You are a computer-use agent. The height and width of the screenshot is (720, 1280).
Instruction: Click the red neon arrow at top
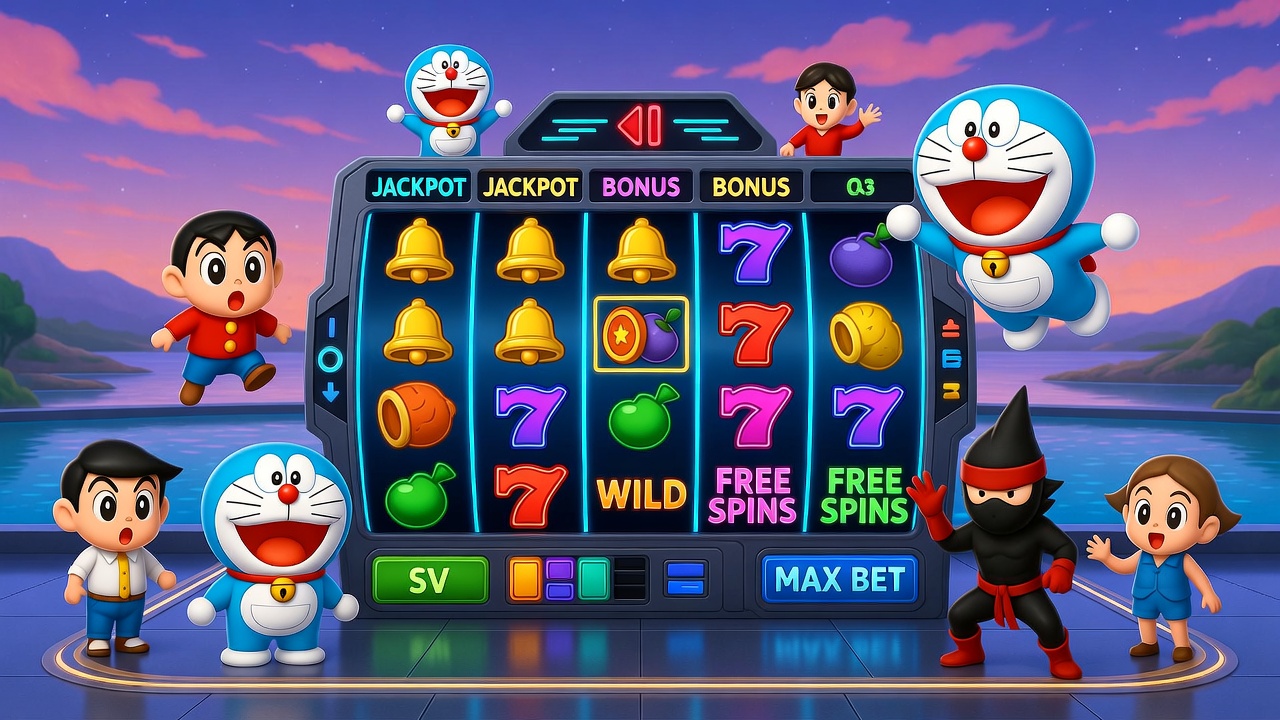tap(639, 127)
